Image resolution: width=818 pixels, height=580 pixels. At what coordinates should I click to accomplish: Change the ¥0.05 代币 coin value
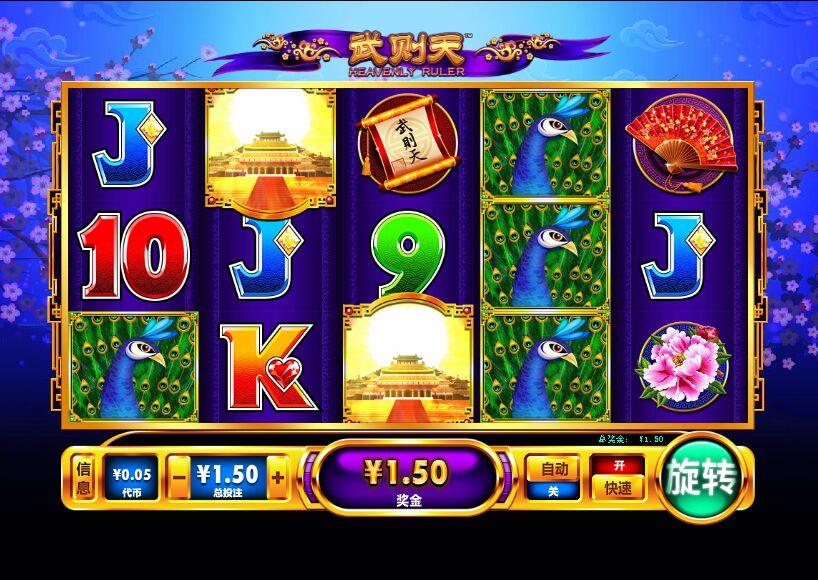[x=131, y=477]
